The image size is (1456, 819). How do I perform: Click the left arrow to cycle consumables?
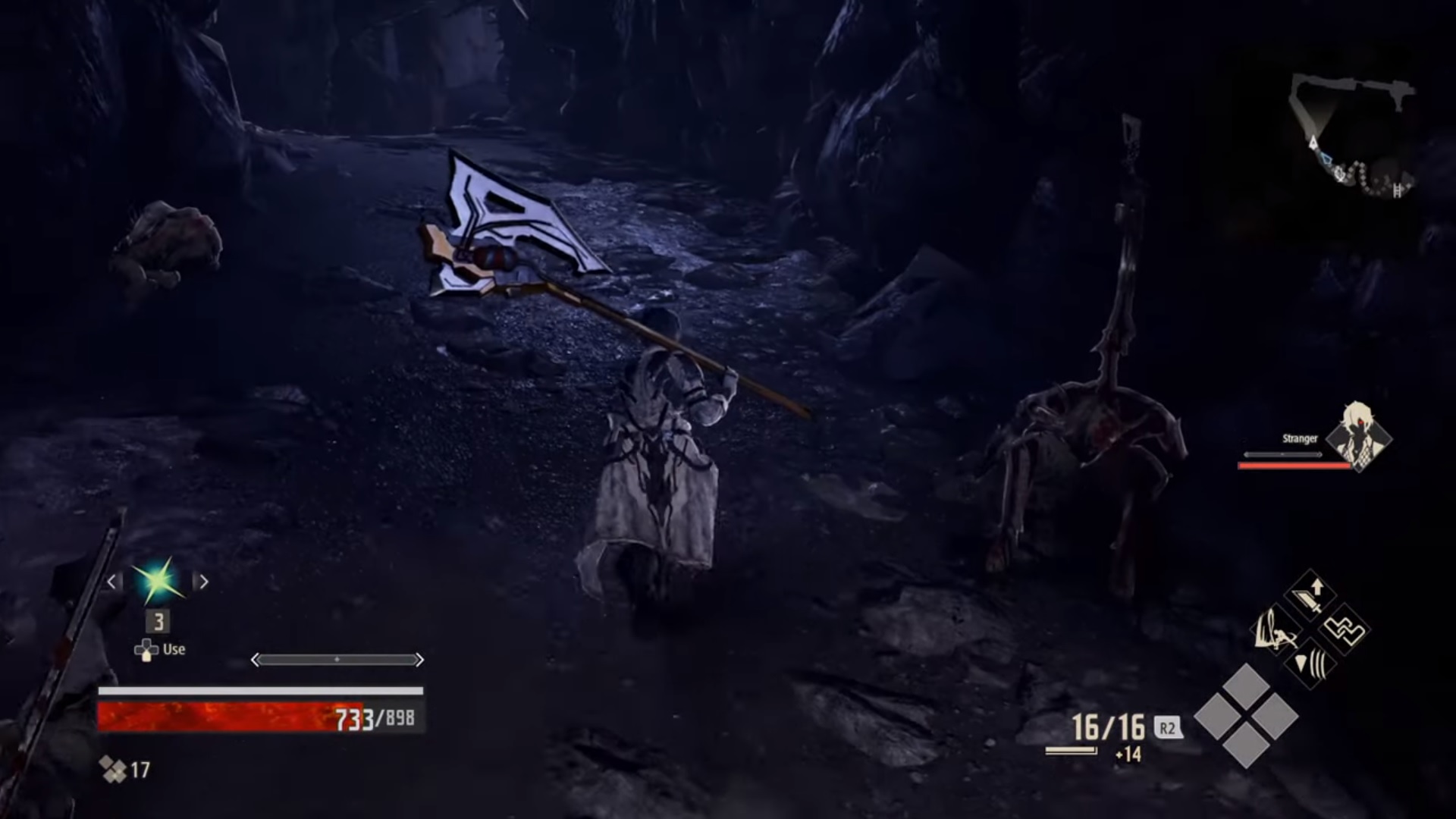point(111,582)
